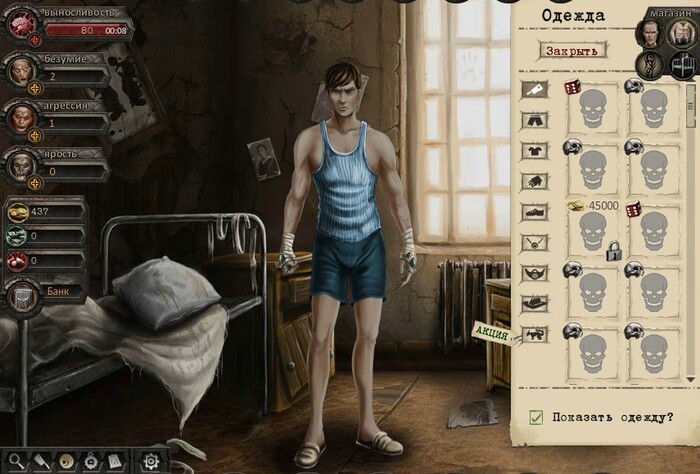Screen dimensions: 700x474
Task: Click the АКЦИЯ promotion tag
Action: 490,333
